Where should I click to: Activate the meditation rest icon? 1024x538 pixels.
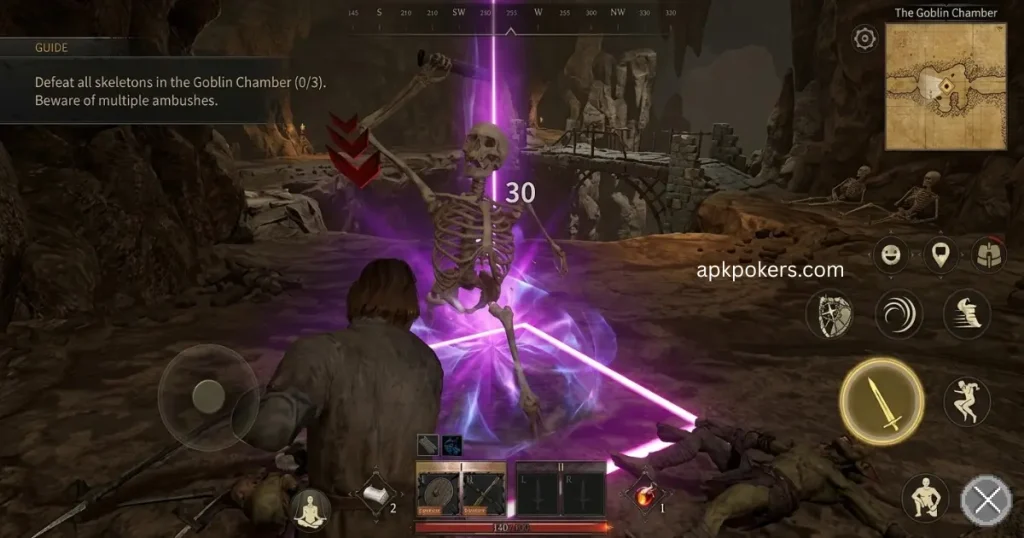click(310, 509)
